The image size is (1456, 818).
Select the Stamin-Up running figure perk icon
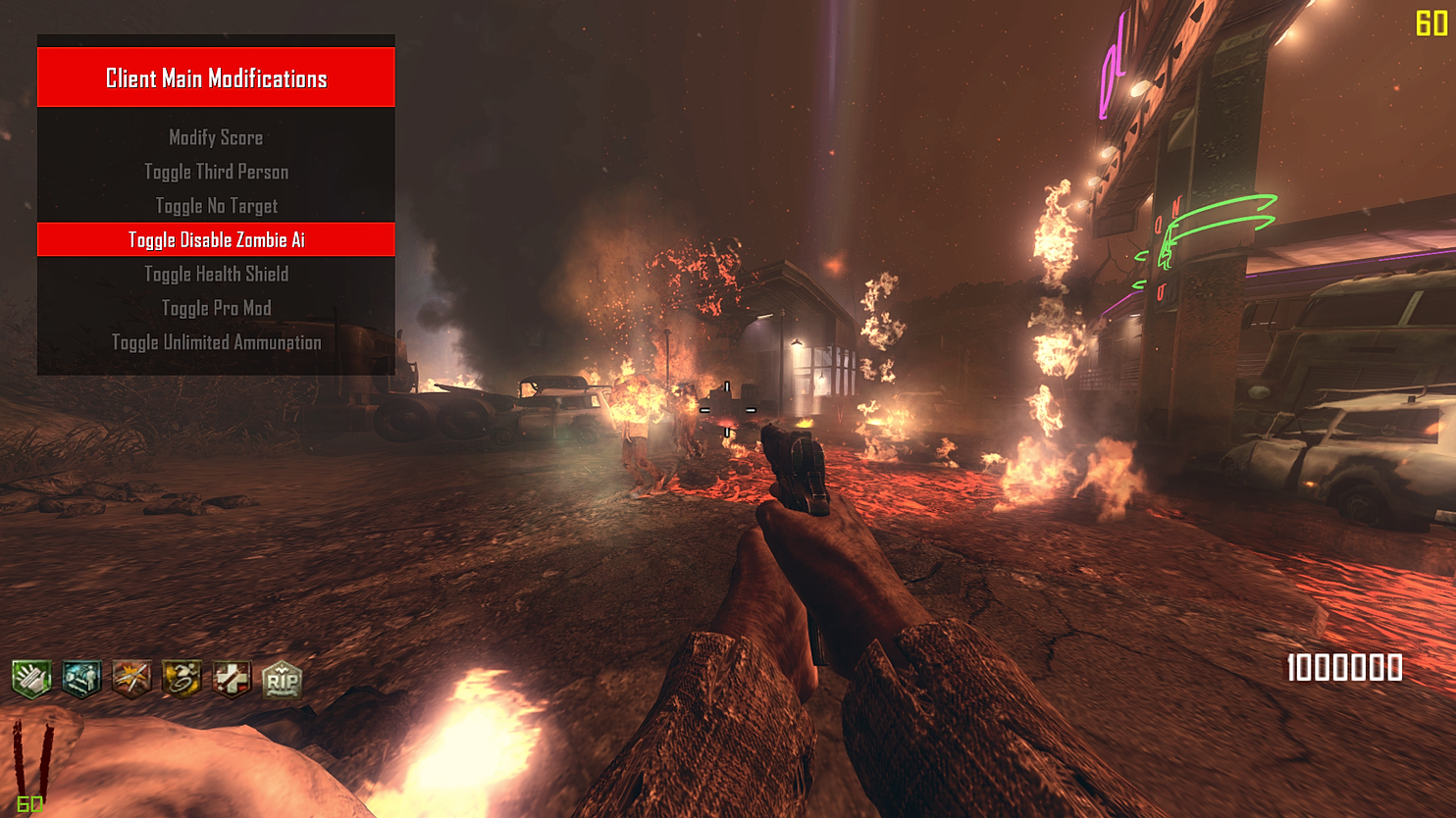coord(181,678)
